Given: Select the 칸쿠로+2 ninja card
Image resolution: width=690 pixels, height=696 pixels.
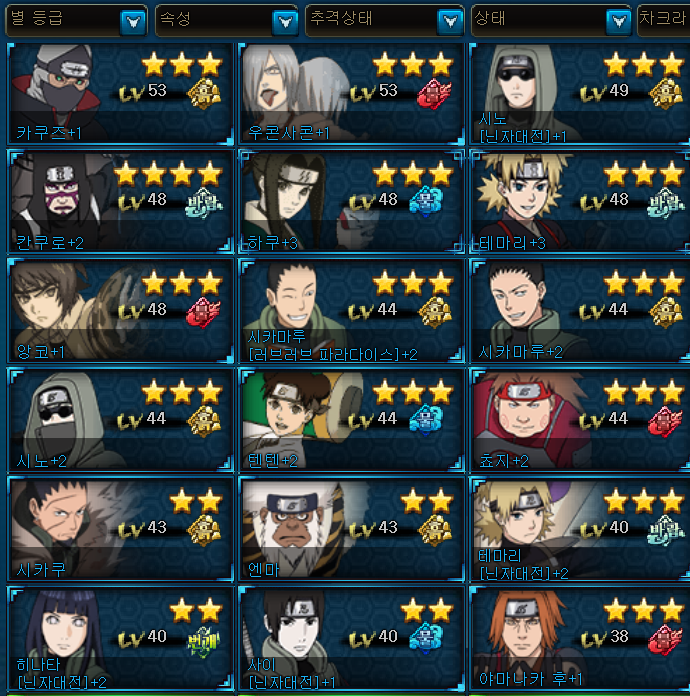Looking at the screenshot, I should click(119, 203).
